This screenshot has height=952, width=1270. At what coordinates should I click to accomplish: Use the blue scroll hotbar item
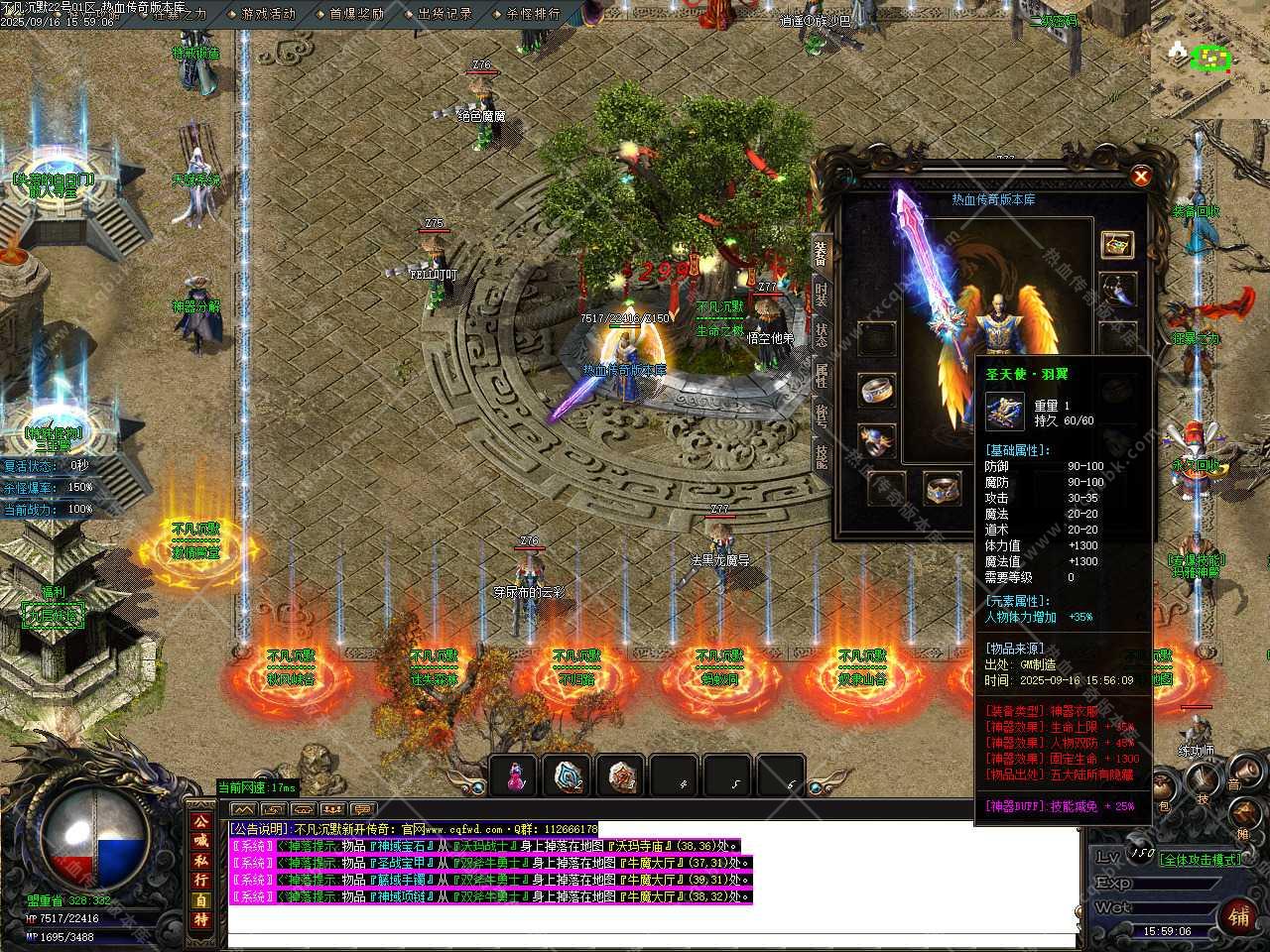[569, 777]
